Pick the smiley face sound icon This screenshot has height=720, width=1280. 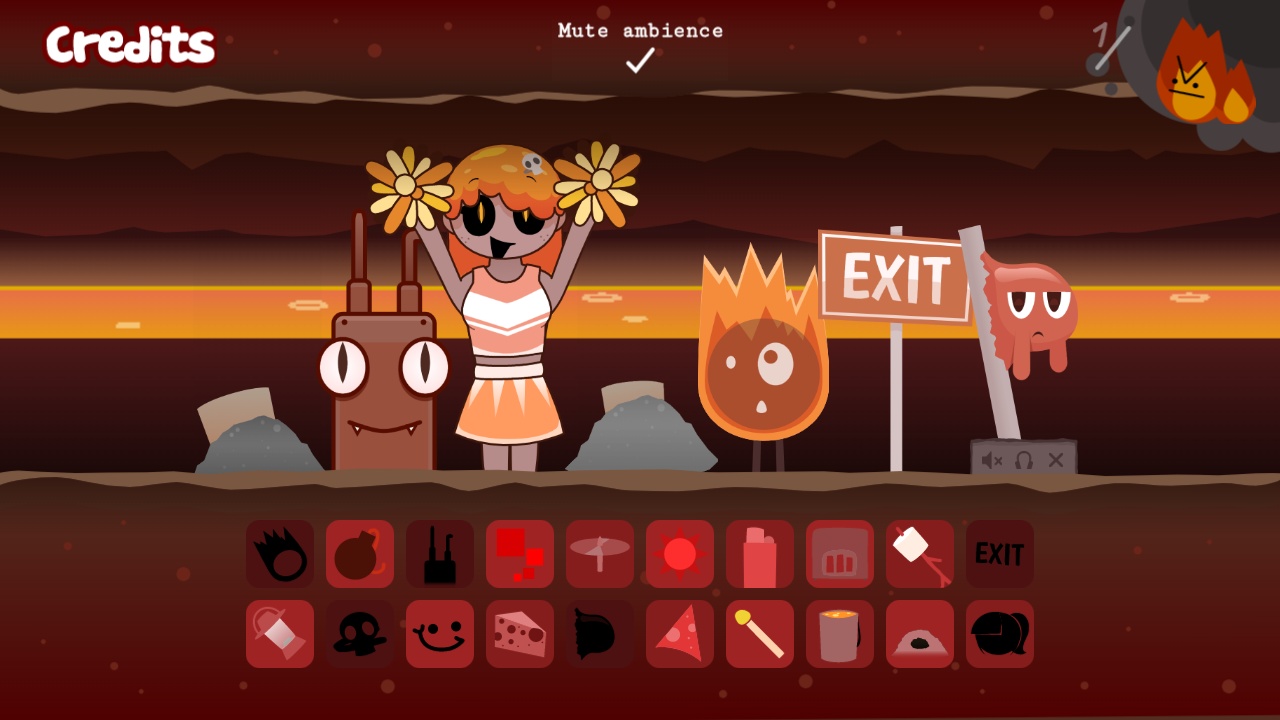[x=440, y=634]
